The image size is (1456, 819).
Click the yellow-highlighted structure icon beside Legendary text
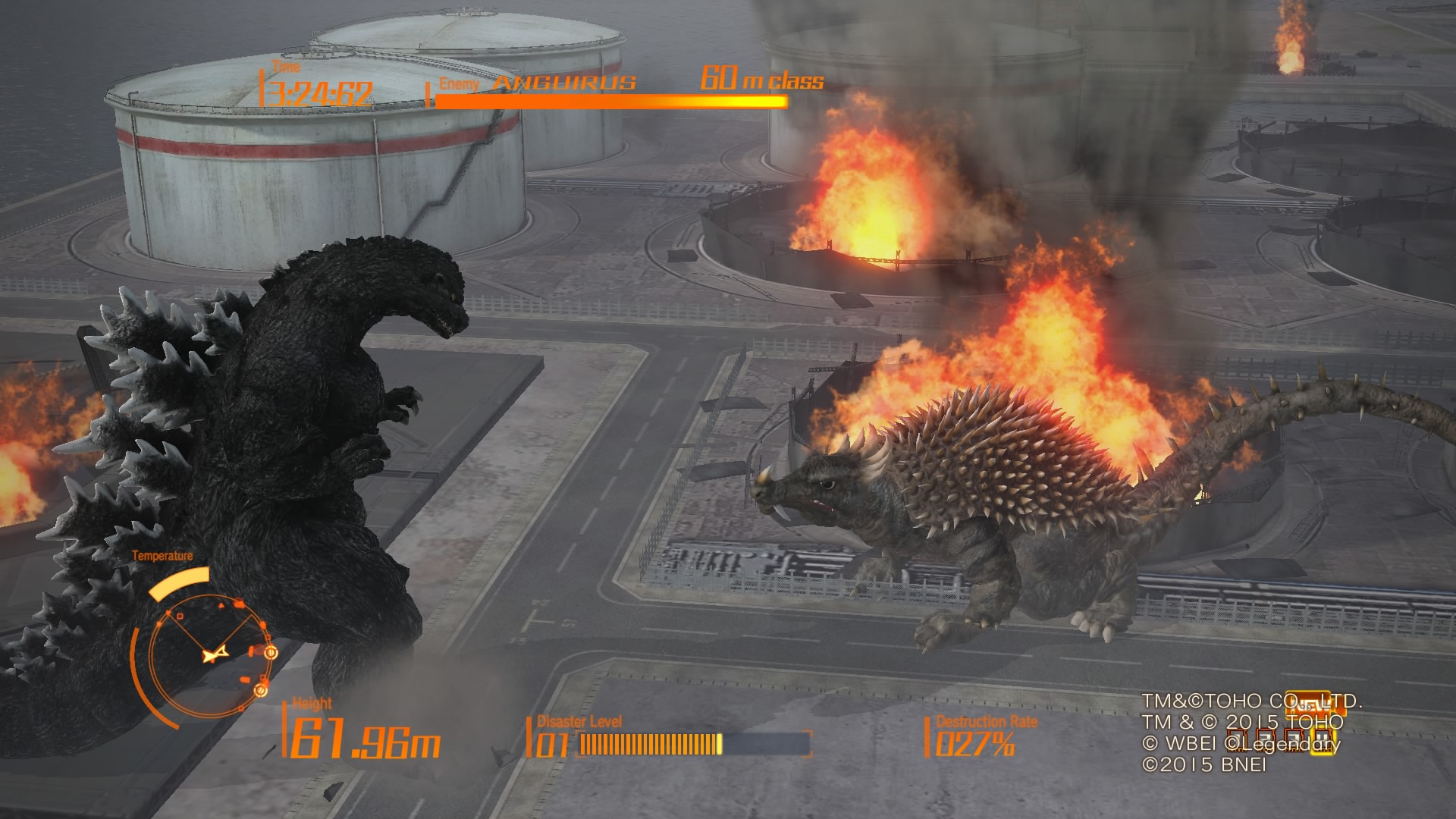[x=1322, y=742]
